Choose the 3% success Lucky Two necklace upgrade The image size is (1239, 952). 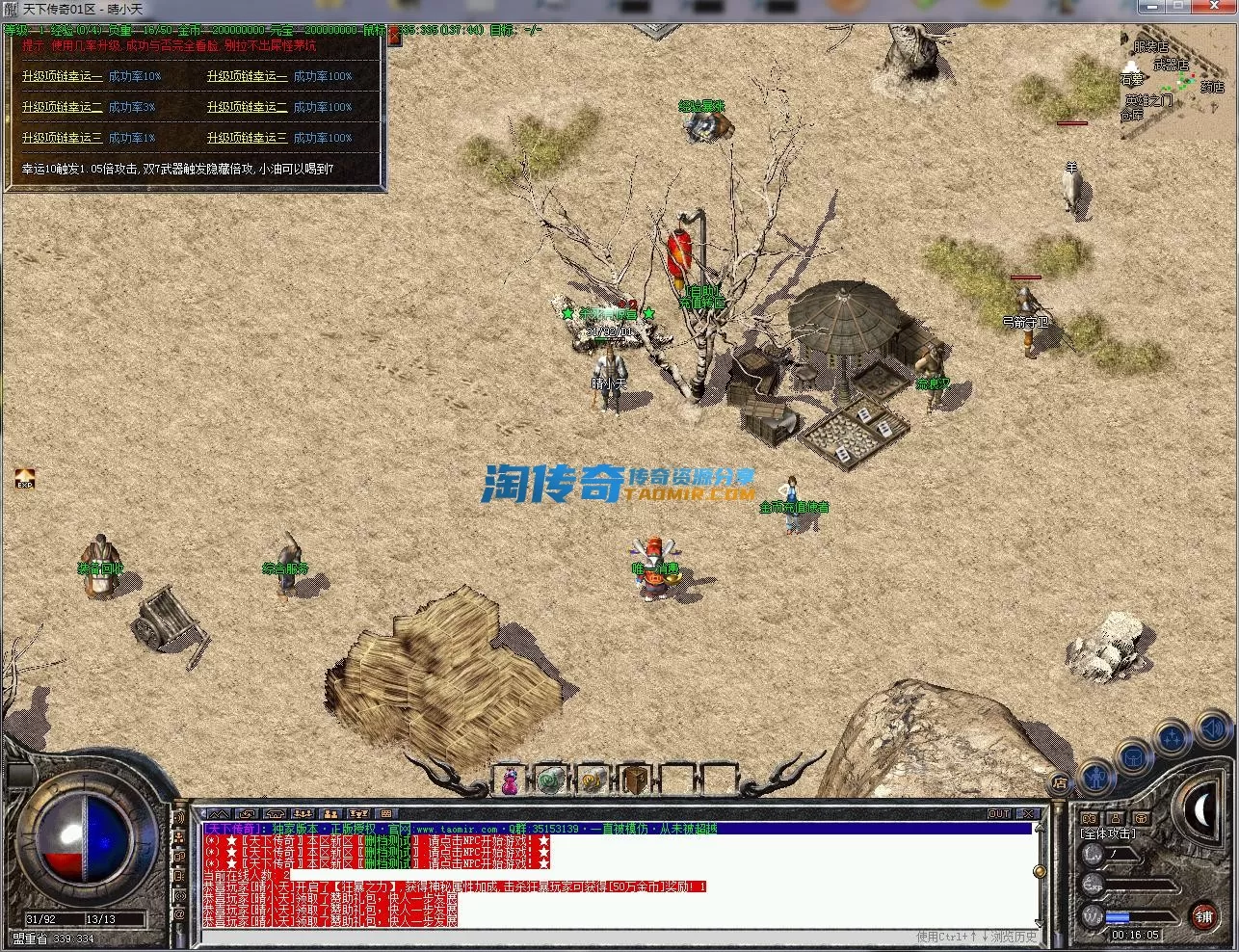62,107
